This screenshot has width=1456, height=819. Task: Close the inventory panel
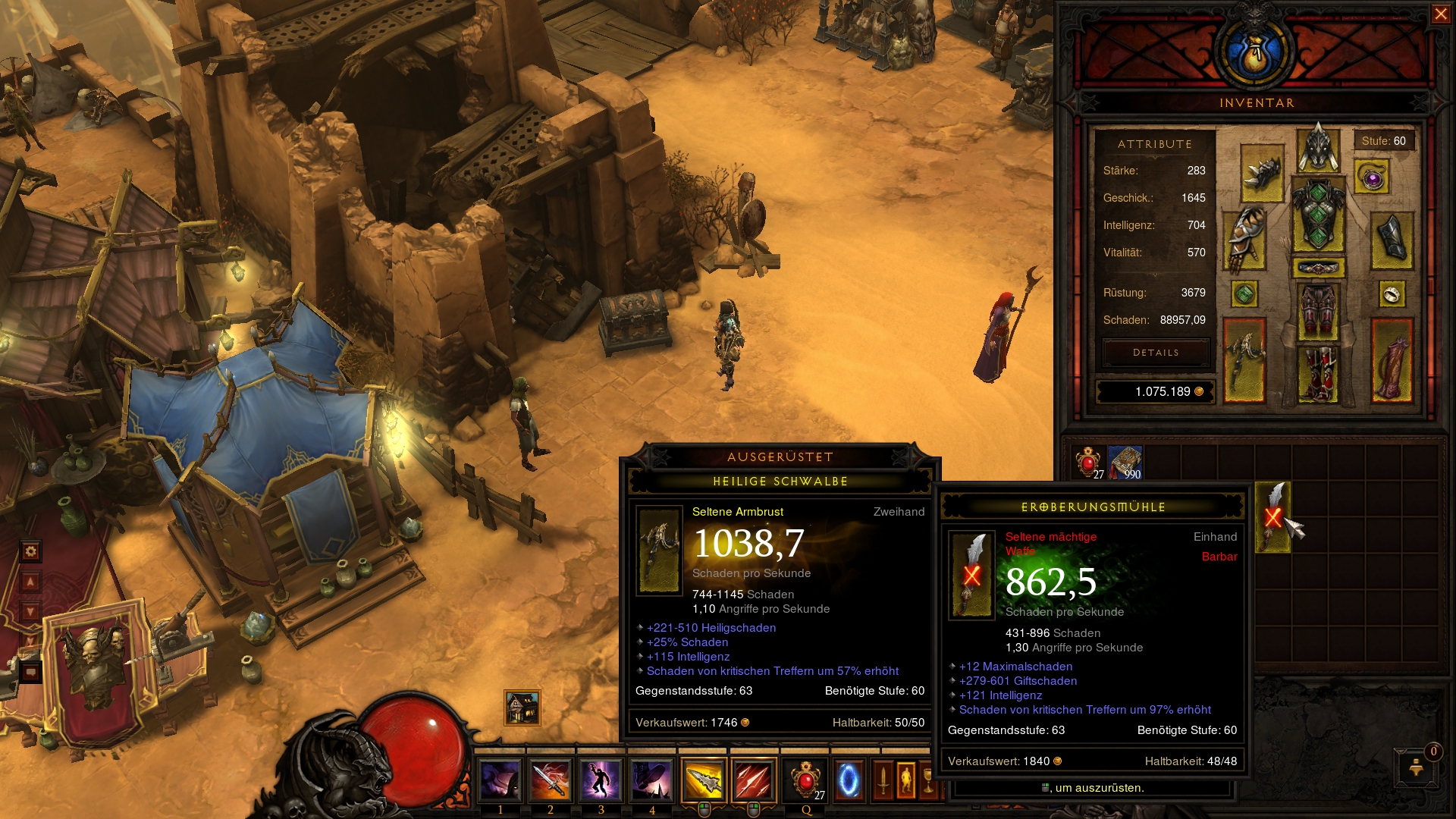click(1440, 14)
